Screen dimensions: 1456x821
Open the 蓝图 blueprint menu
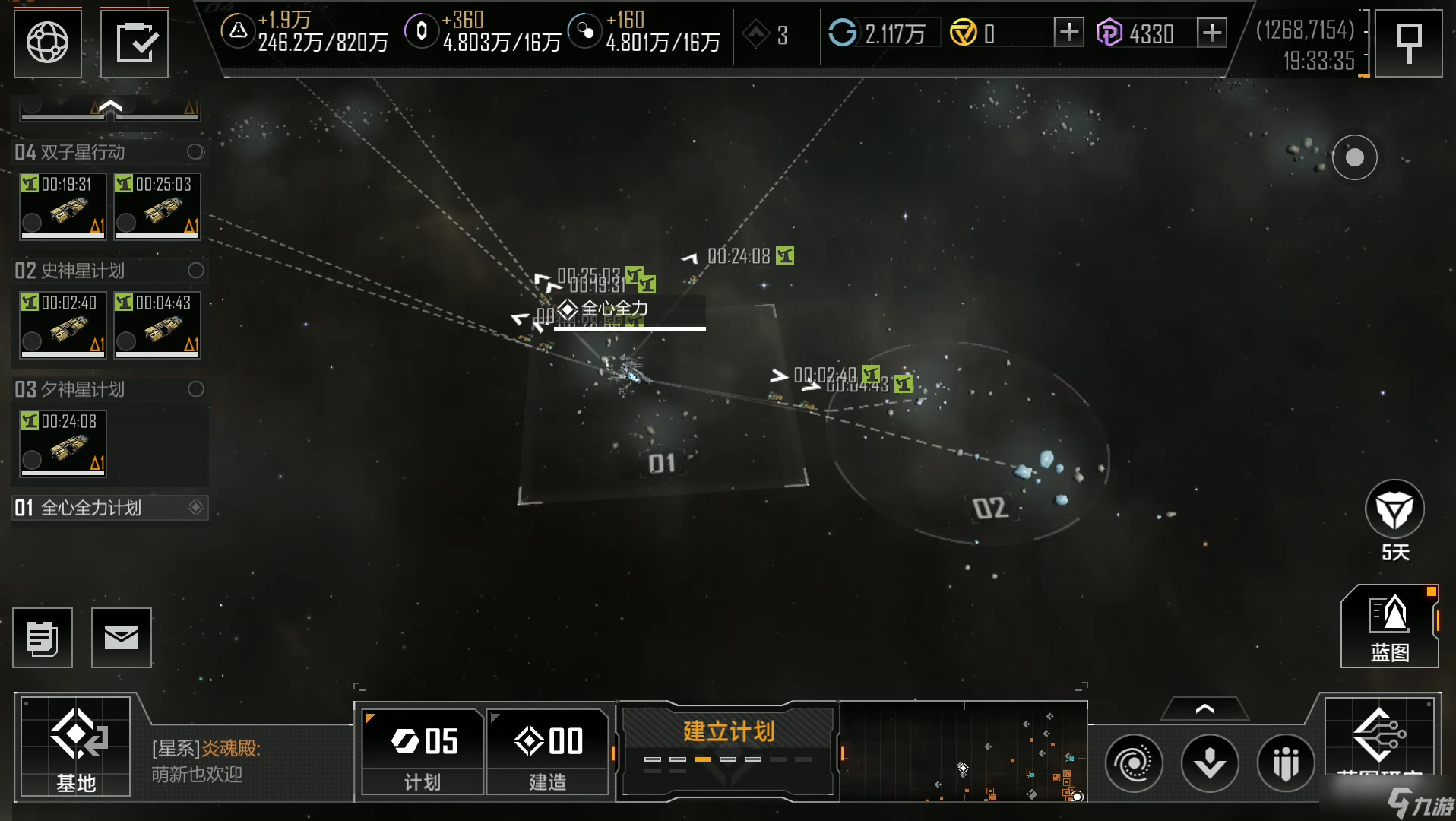point(1389,627)
